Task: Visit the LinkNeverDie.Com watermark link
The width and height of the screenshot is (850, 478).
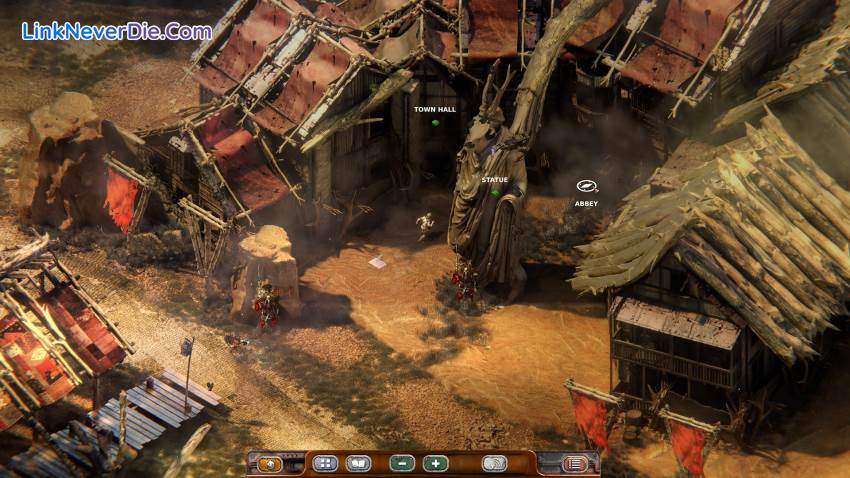Action: click(116, 31)
